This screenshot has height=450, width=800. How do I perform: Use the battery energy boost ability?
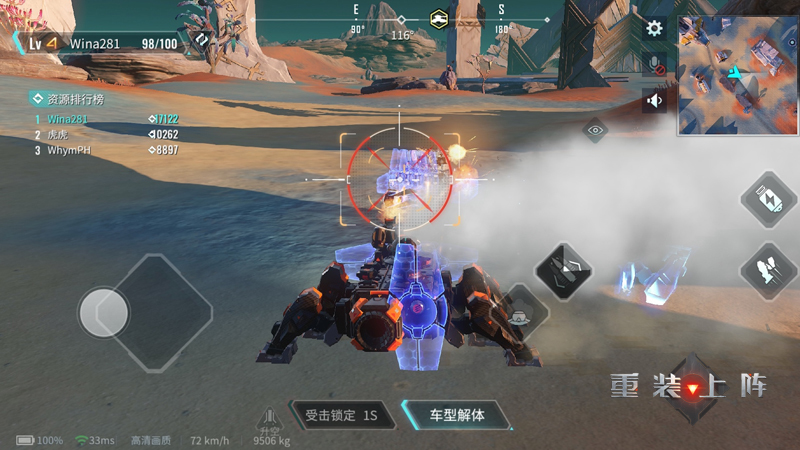[768, 199]
